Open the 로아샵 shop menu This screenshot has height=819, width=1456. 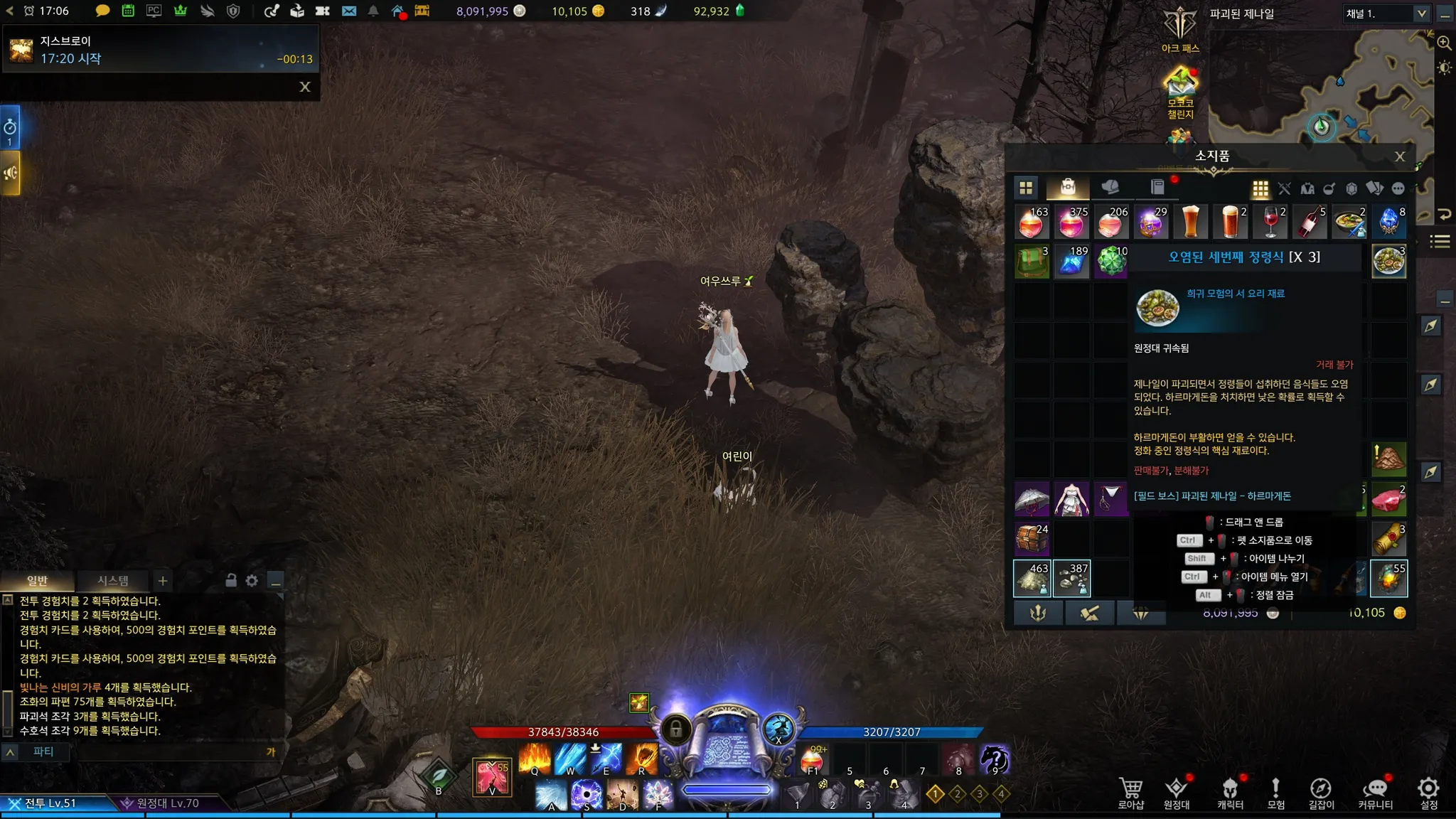[1130, 792]
